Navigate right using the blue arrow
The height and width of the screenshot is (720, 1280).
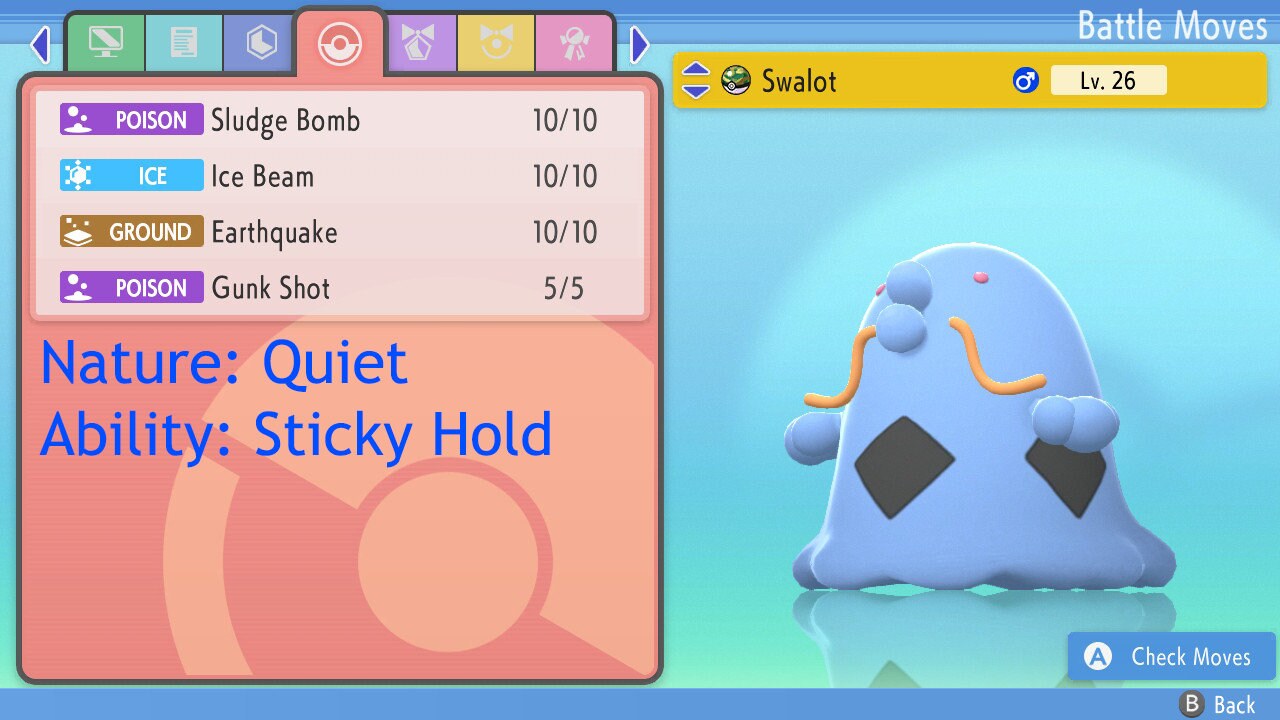(x=639, y=43)
